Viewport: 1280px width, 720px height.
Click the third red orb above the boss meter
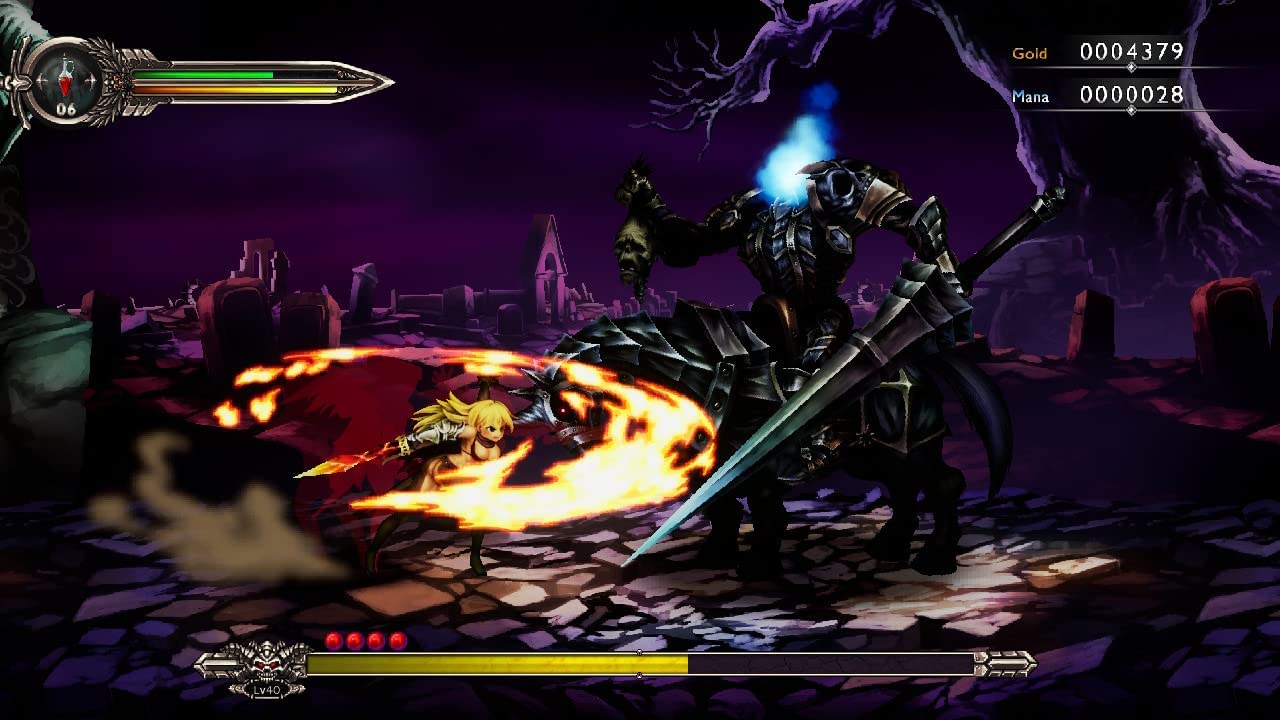[376, 639]
